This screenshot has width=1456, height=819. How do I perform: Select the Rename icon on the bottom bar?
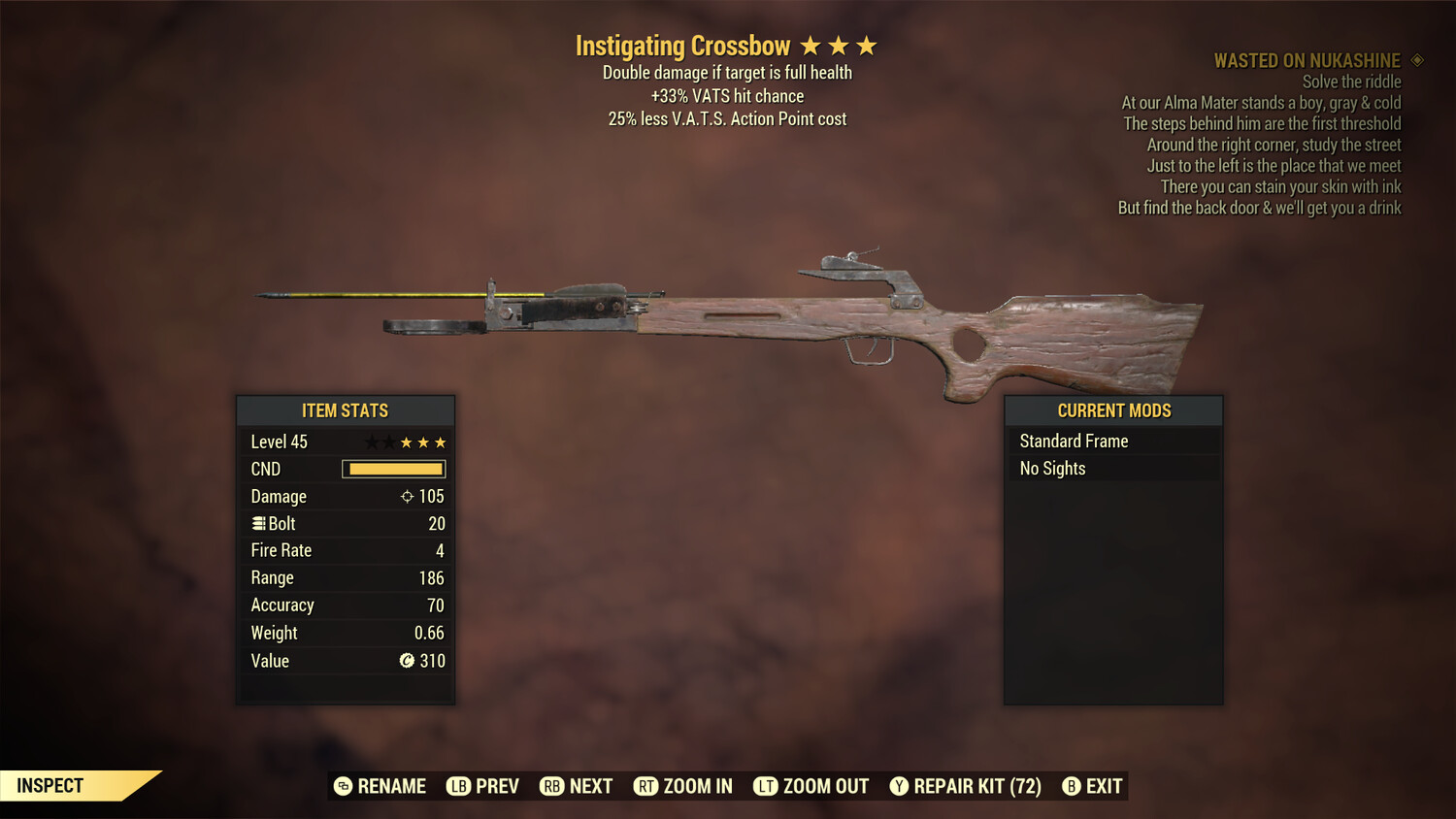coord(343,786)
